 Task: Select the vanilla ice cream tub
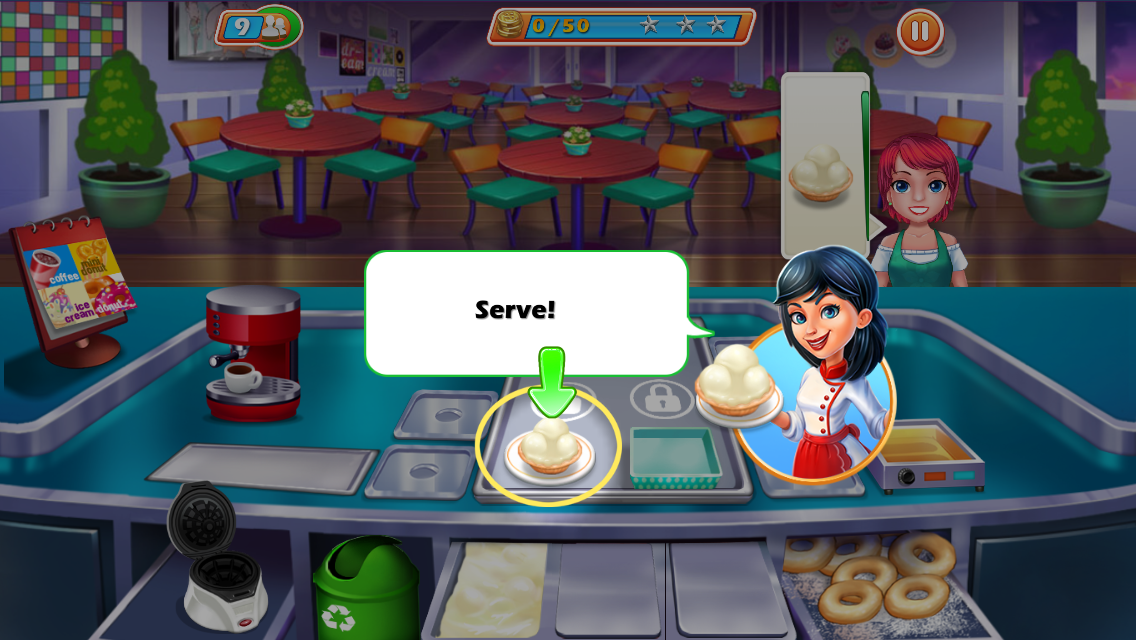tap(495, 590)
